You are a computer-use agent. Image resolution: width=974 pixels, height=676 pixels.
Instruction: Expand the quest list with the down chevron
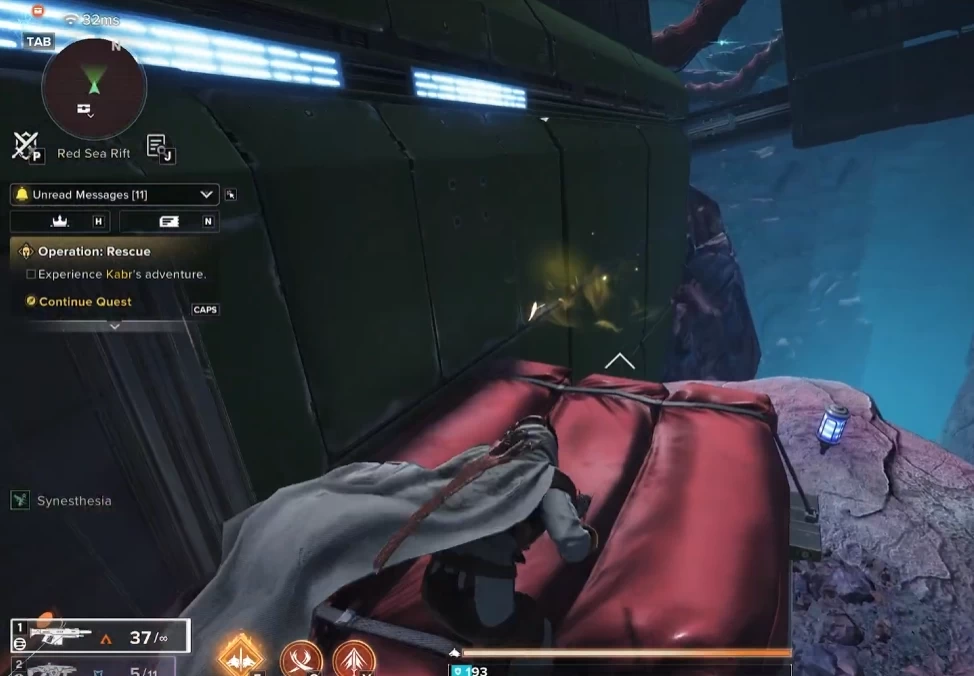point(115,326)
